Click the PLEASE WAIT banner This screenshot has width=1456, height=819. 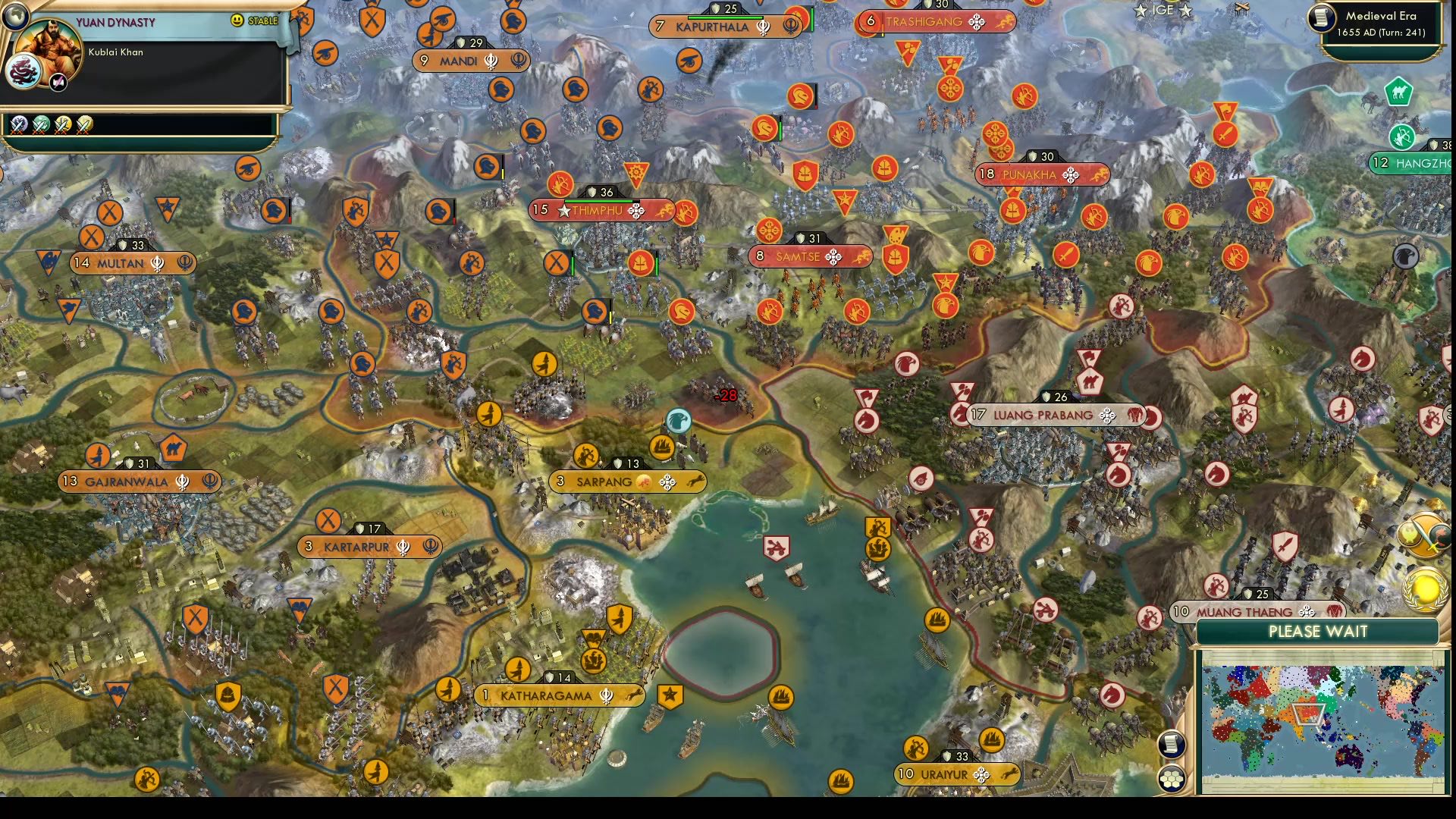coord(1318,632)
